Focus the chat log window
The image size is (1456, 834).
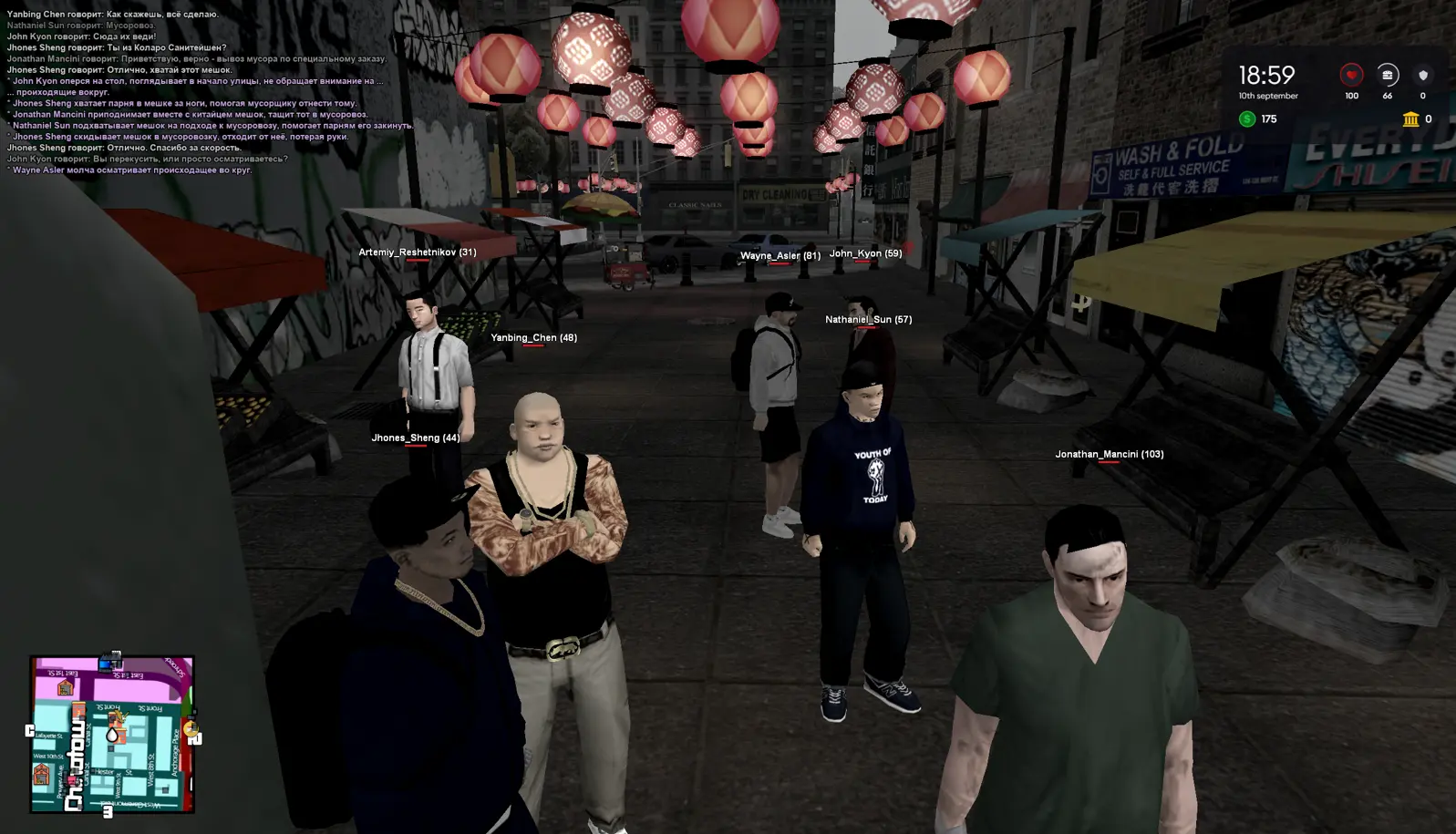click(x=210, y=91)
